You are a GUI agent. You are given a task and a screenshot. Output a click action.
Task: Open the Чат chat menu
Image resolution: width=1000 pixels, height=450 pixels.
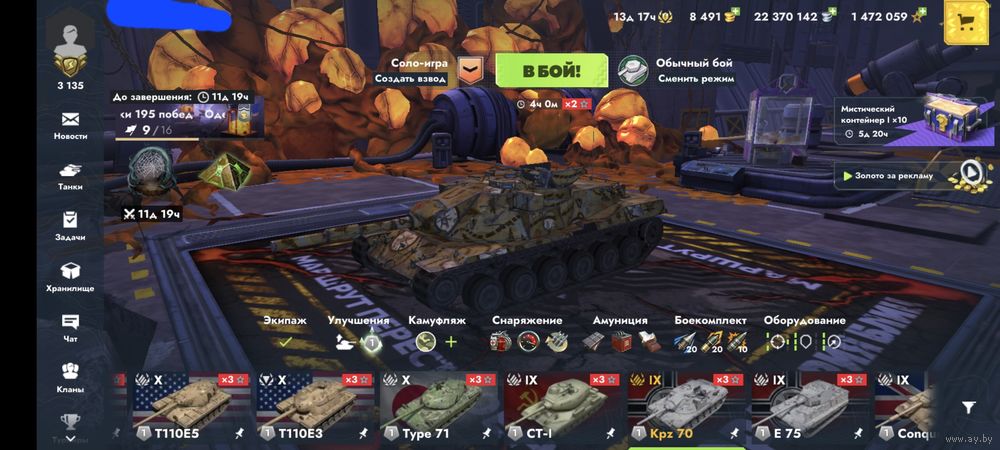[x=70, y=327]
